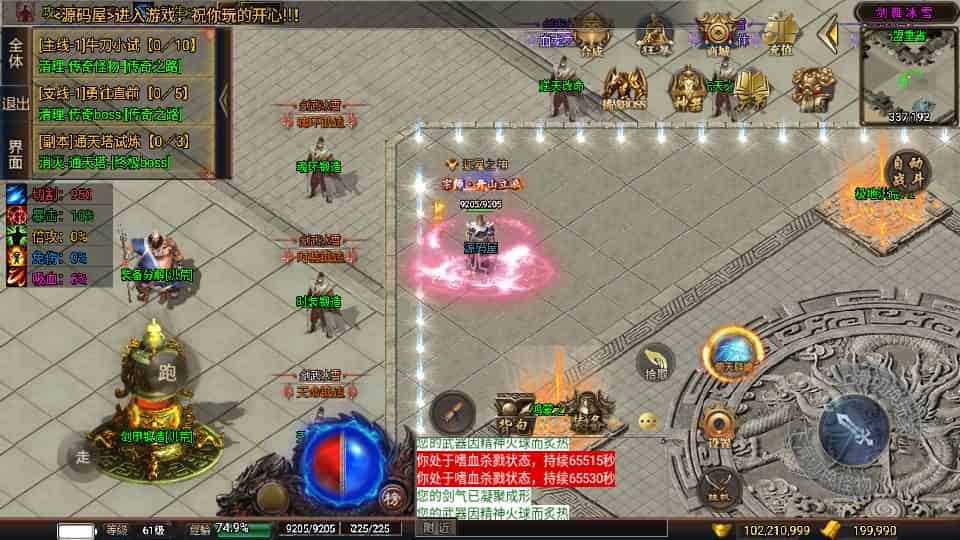The height and width of the screenshot is (540, 960).
Task: Open the 神器 artifact icon
Action: click(x=688, y=88)
